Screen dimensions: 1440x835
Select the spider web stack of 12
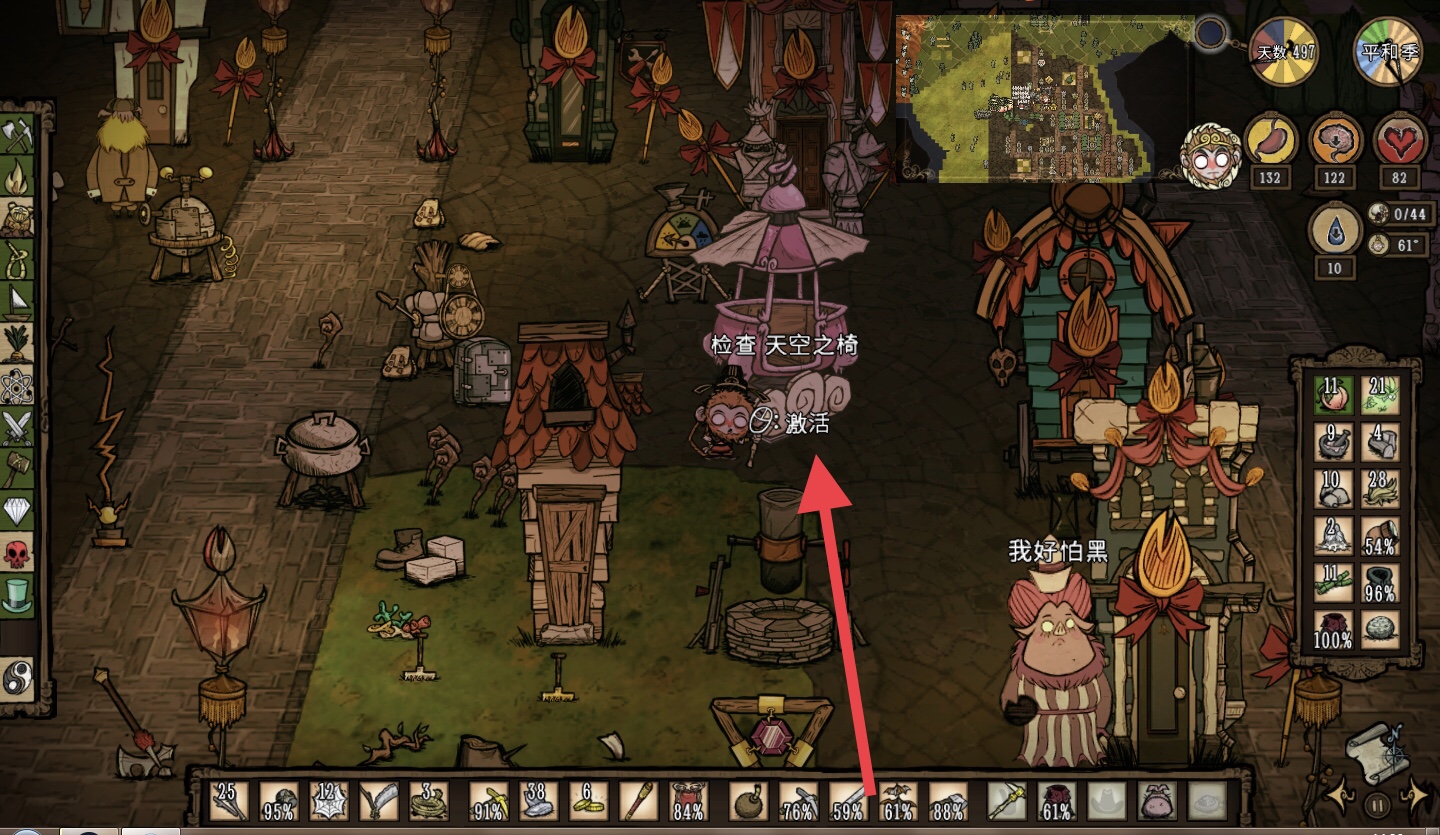[x=329, y=801]
